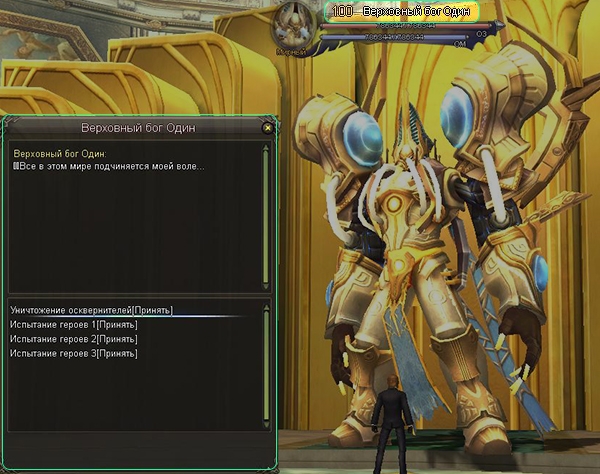This screenshot has height=474, width=600.
Task: Close the Верховный бог Один dialogue window
Action: pyautogui.click(x=267, y=128)
